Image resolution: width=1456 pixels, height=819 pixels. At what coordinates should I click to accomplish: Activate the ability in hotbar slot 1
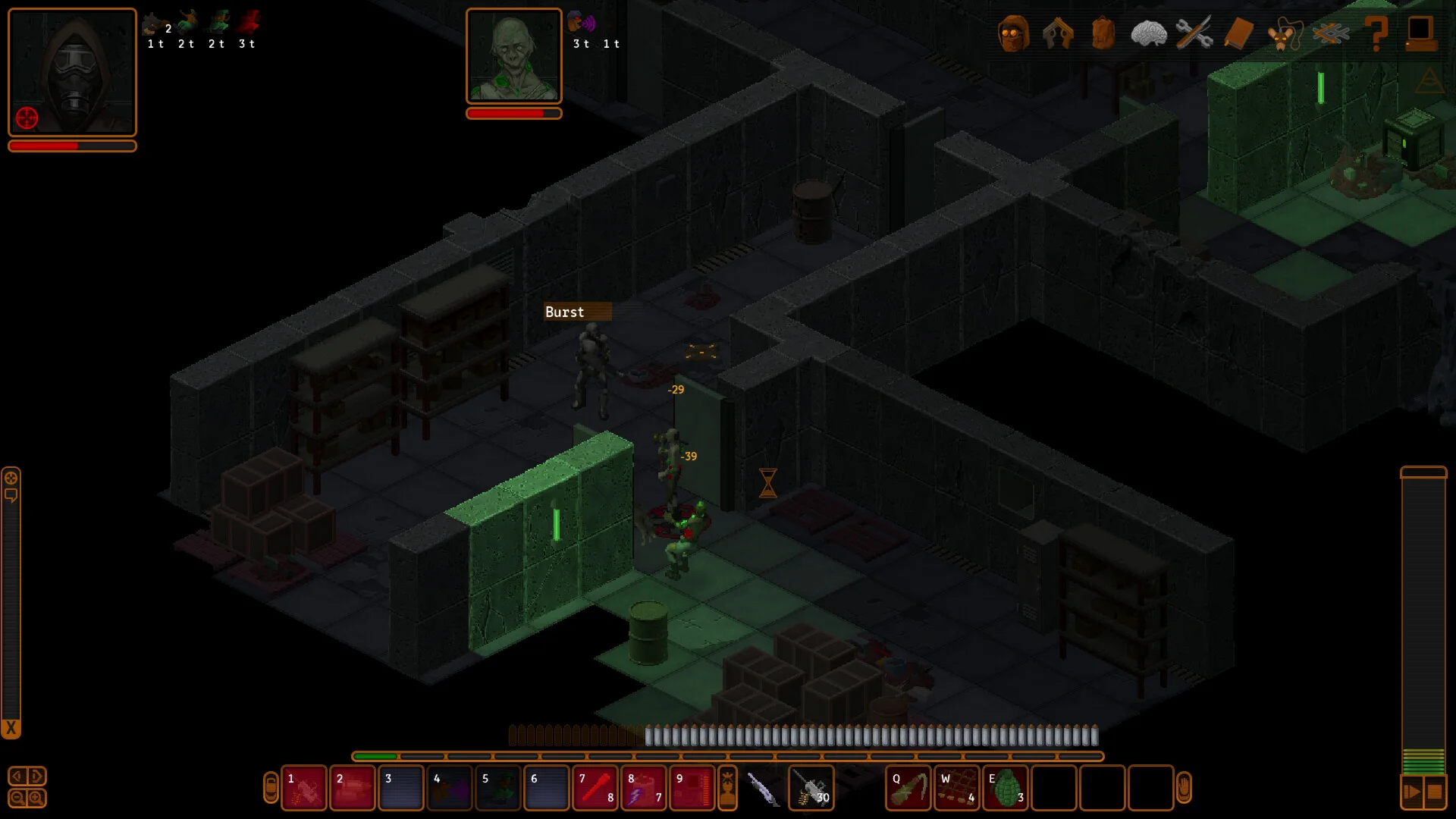(304, 788)
